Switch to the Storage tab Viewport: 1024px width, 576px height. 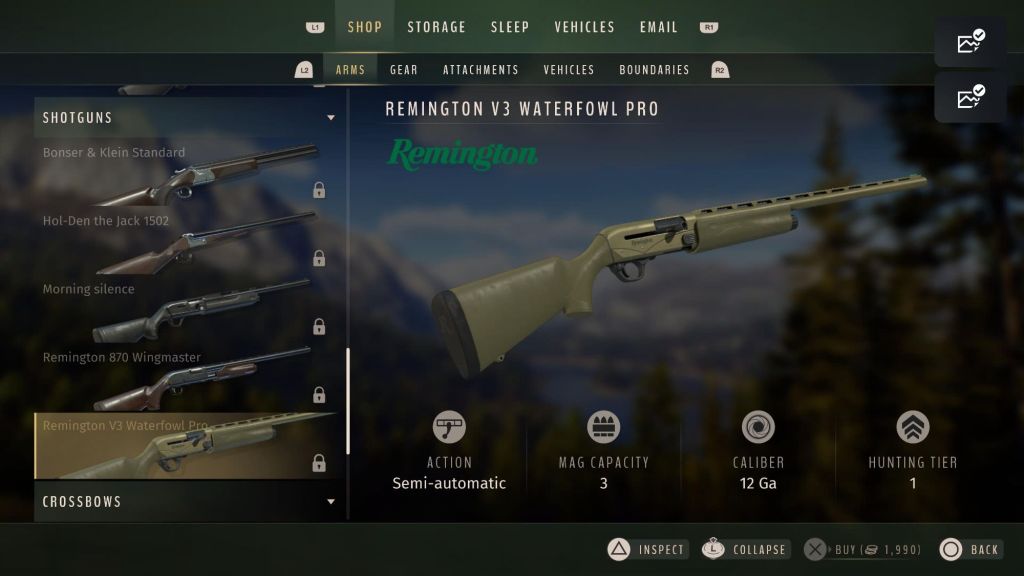point(436,27)
